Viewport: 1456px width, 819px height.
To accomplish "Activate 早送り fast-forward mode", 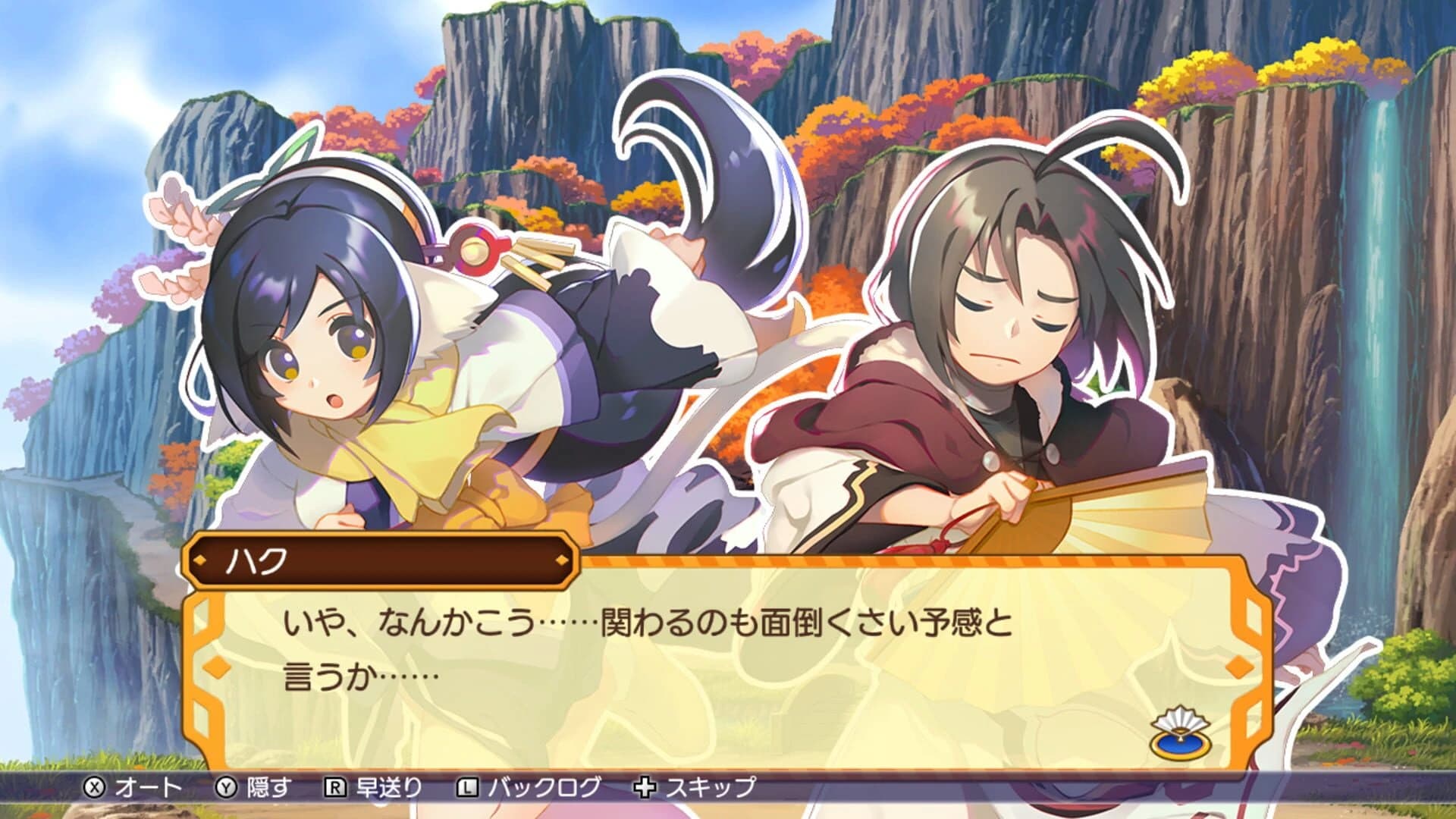I will click(x=389, y=787).
